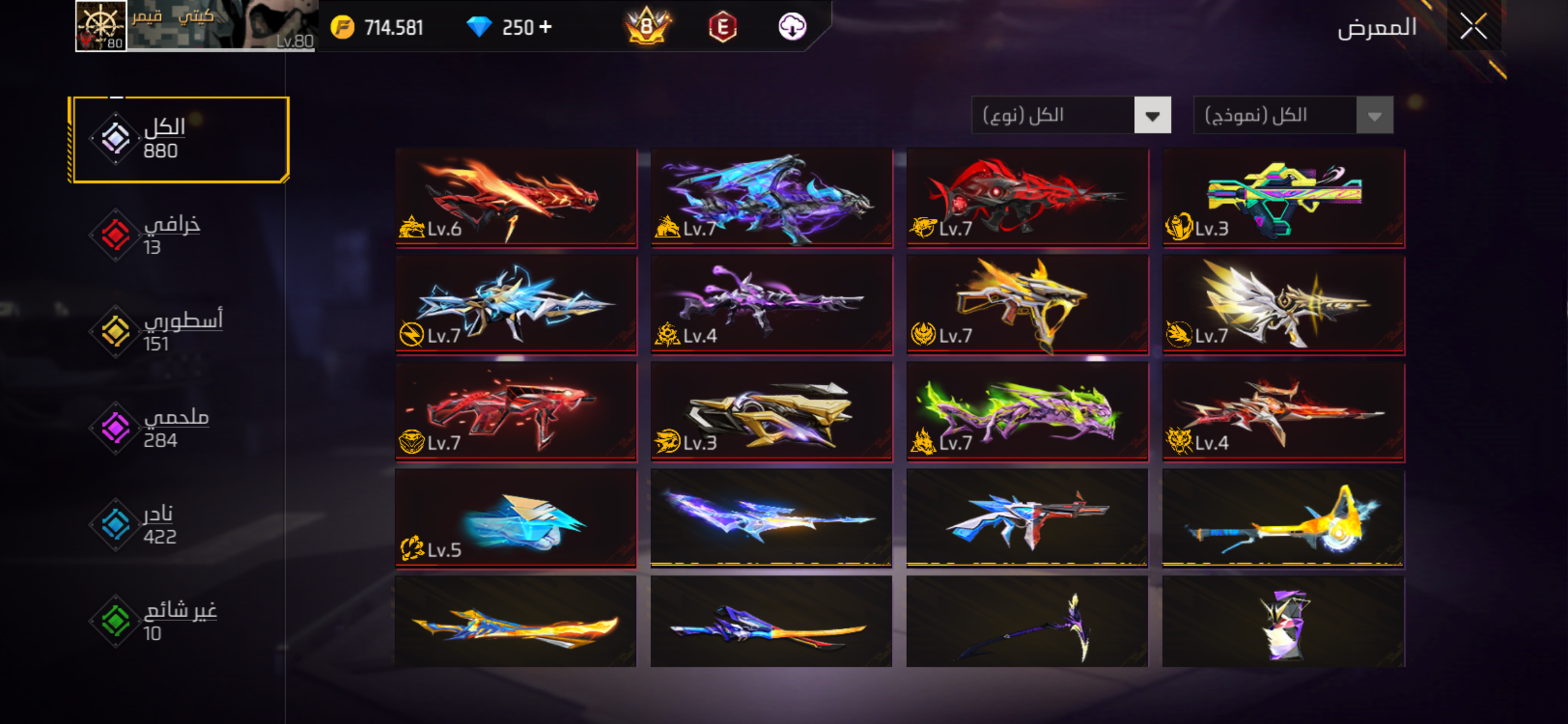Click the cloud download icon

click(x=792, y=27)
